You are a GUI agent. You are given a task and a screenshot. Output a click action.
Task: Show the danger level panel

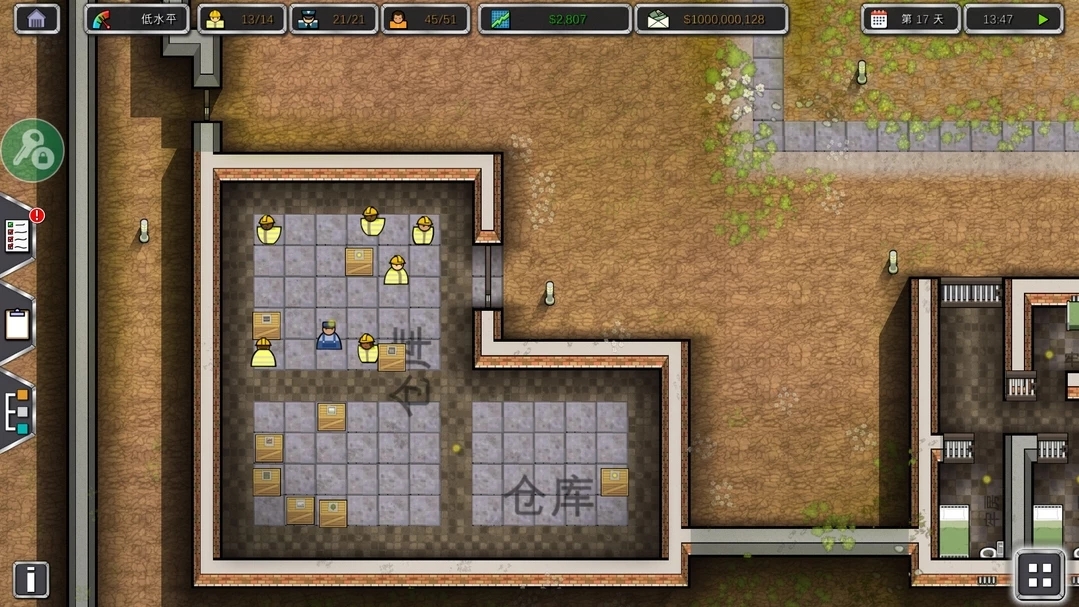[x=137, y=19]
